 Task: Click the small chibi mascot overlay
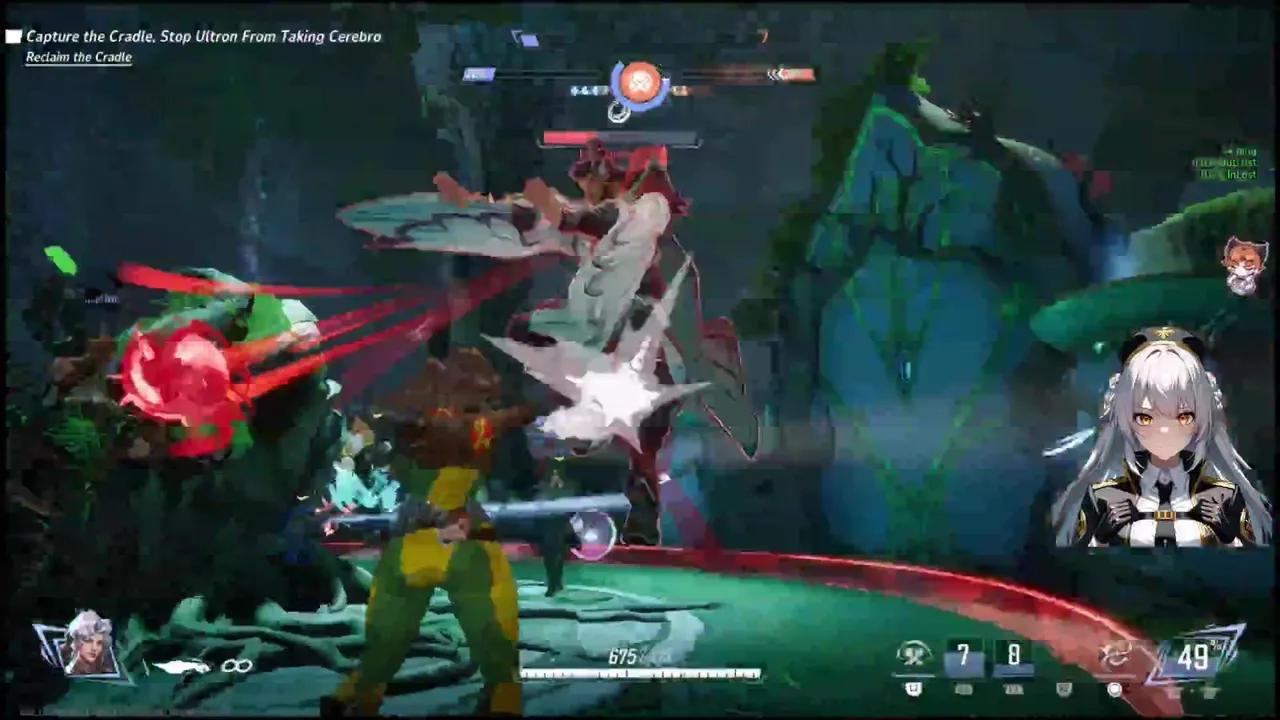point(1244,265)
